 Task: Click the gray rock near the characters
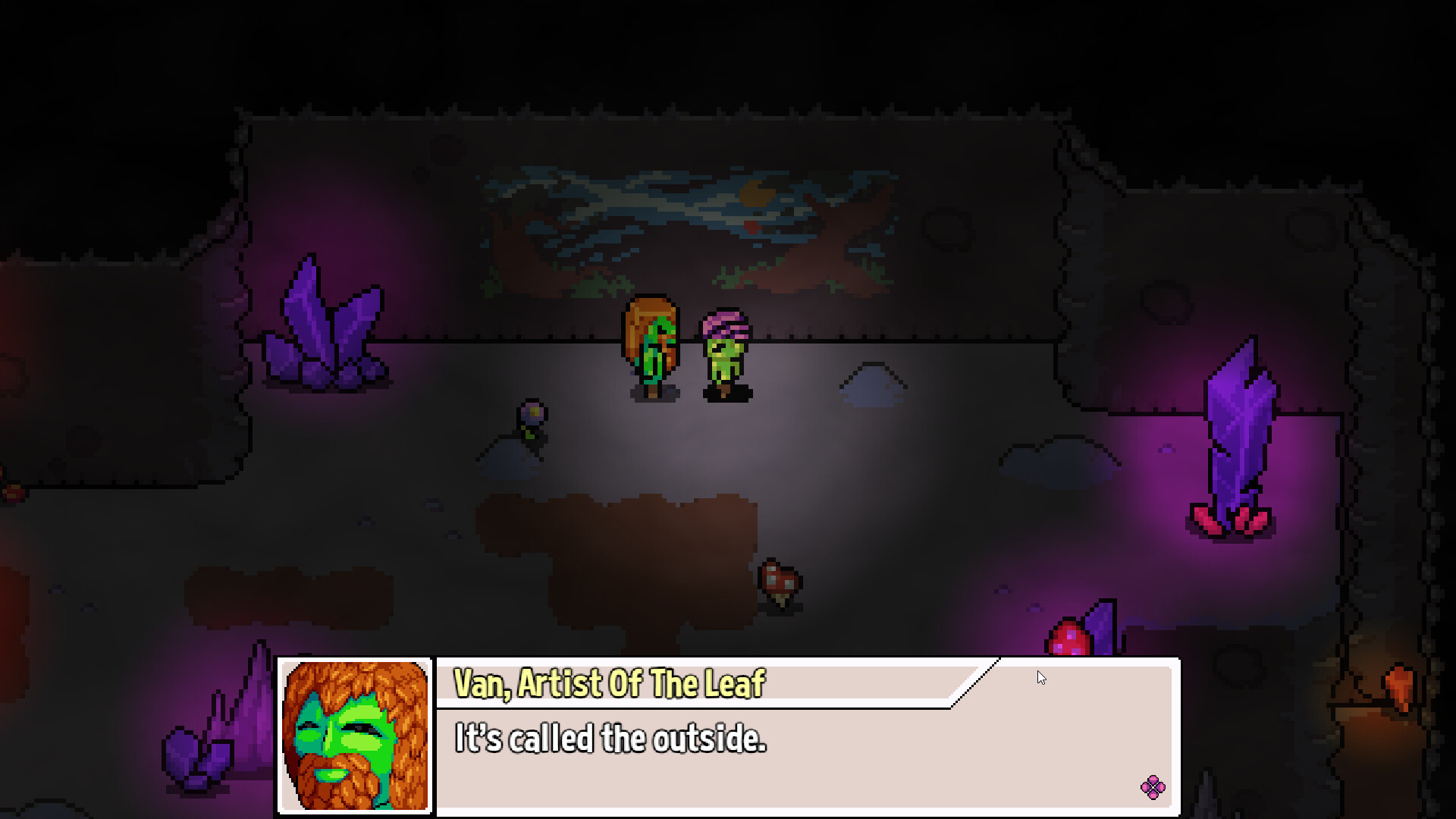coord(872,383)
